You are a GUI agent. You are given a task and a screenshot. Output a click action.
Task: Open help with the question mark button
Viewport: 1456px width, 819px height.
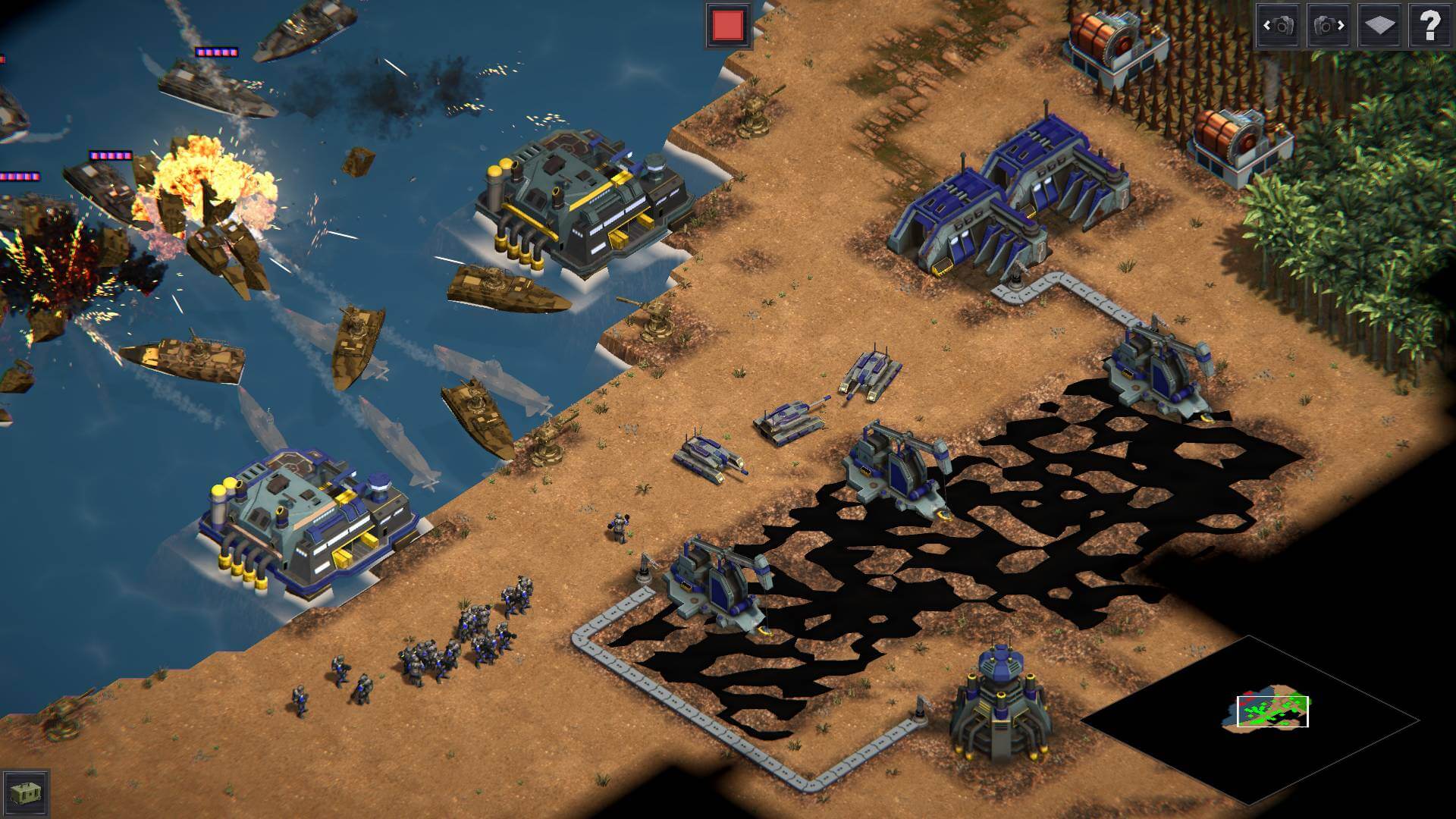(1429, 26)
